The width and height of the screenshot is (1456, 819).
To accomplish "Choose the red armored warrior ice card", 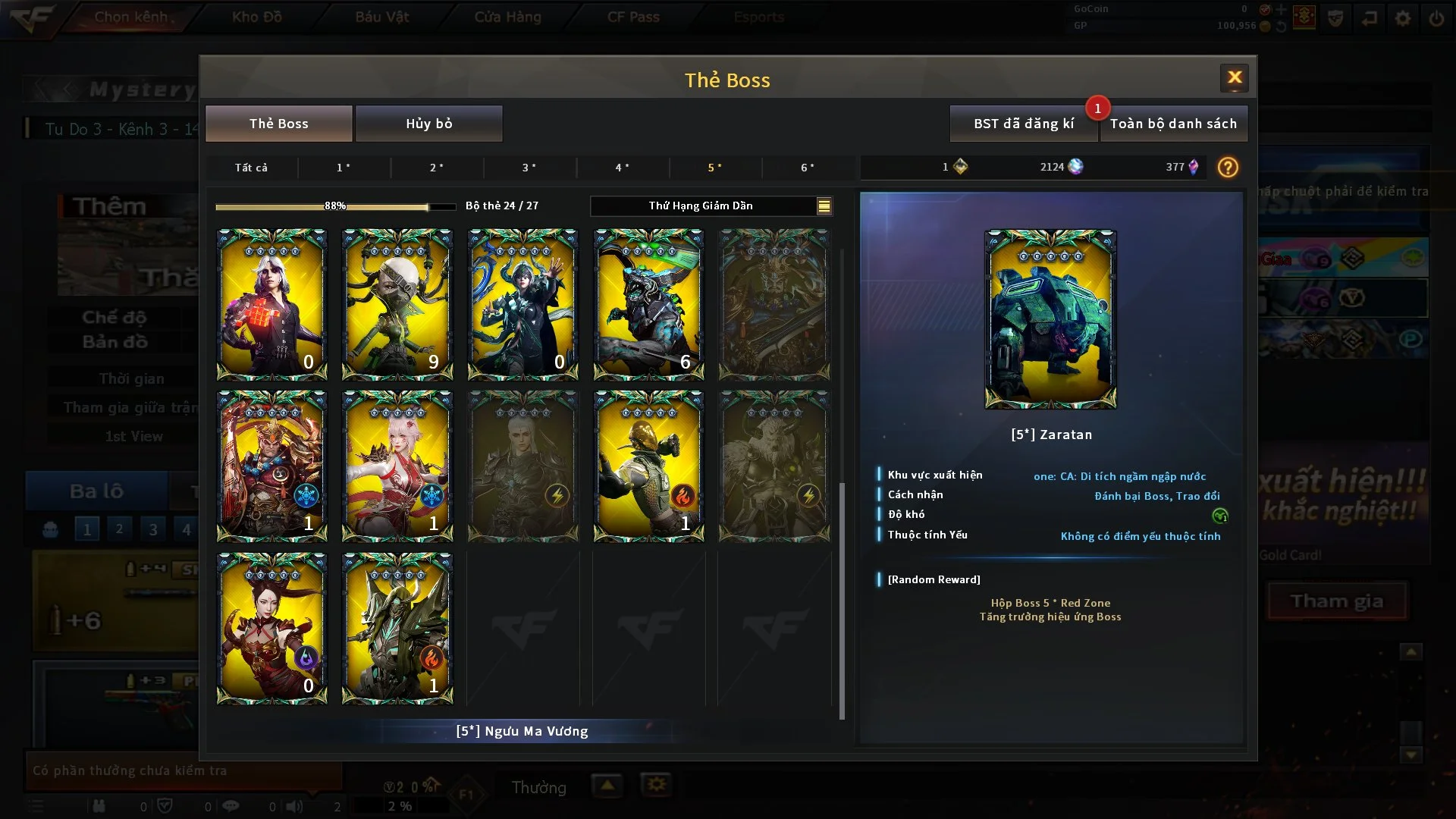I will [271, 466].
